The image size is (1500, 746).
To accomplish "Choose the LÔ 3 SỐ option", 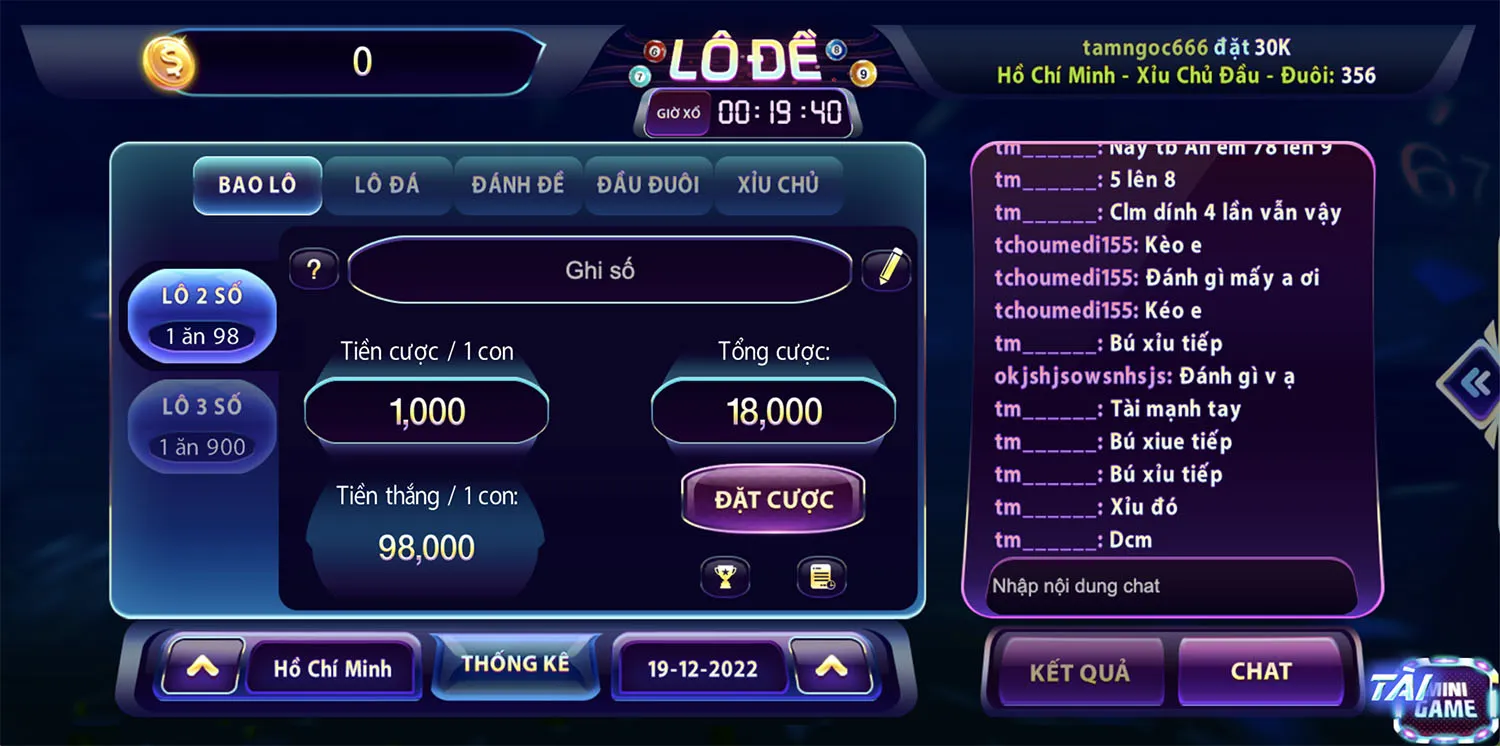I will coord(202,426).
